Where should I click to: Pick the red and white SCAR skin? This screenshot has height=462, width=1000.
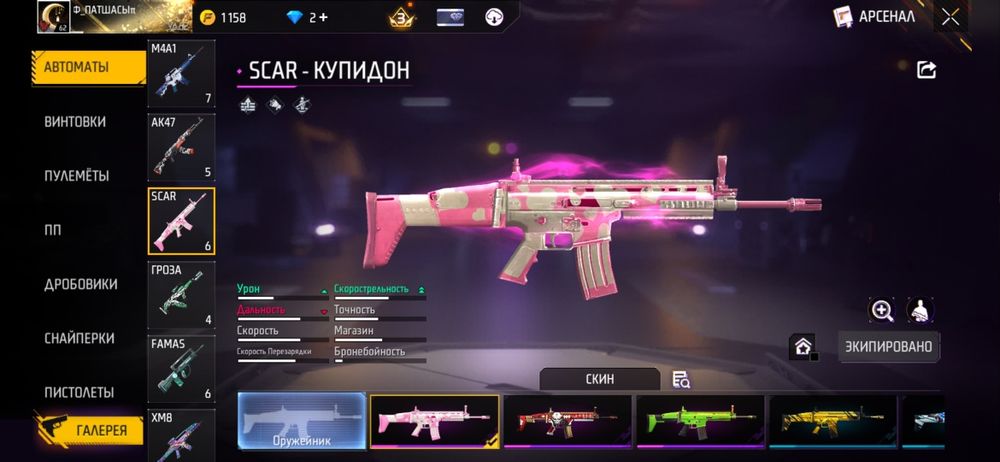pos(567,421)
